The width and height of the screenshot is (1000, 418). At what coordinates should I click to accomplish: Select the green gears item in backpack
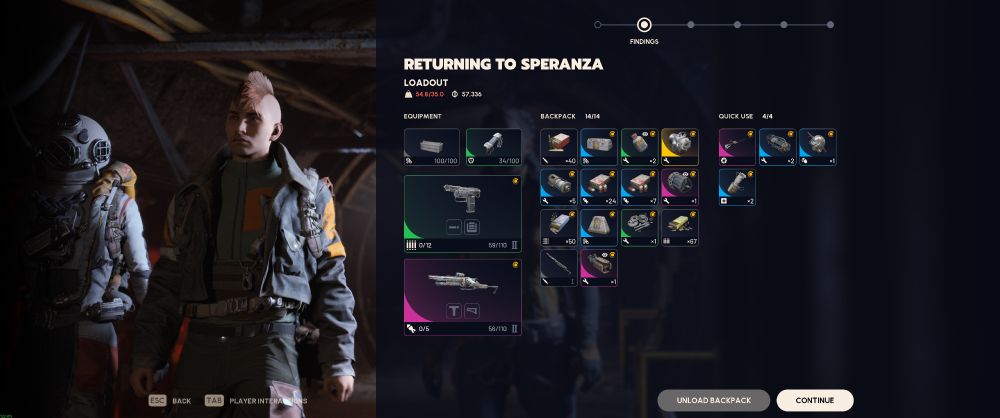[x=639, y=228]
